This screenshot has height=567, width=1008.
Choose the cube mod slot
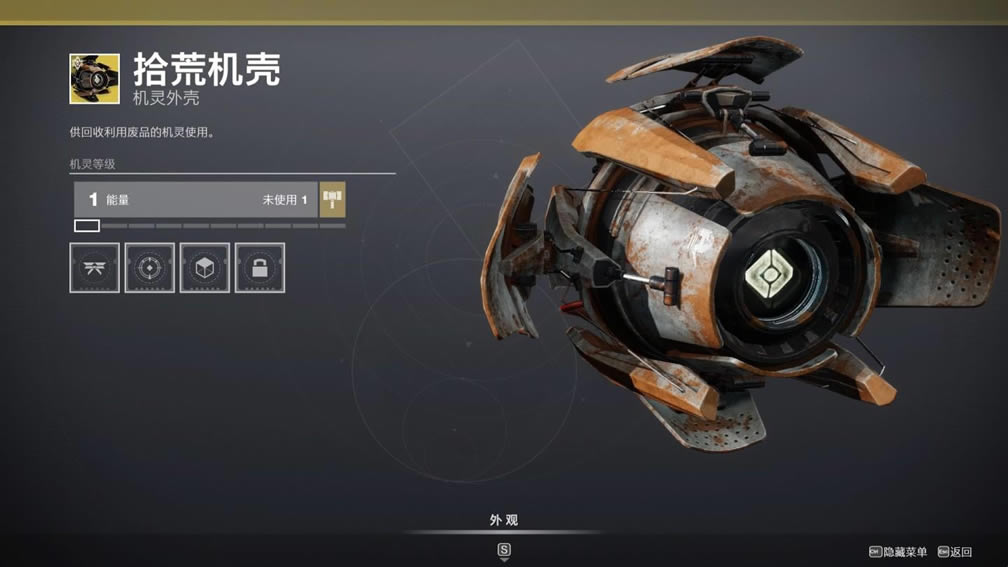pos(205,268)
